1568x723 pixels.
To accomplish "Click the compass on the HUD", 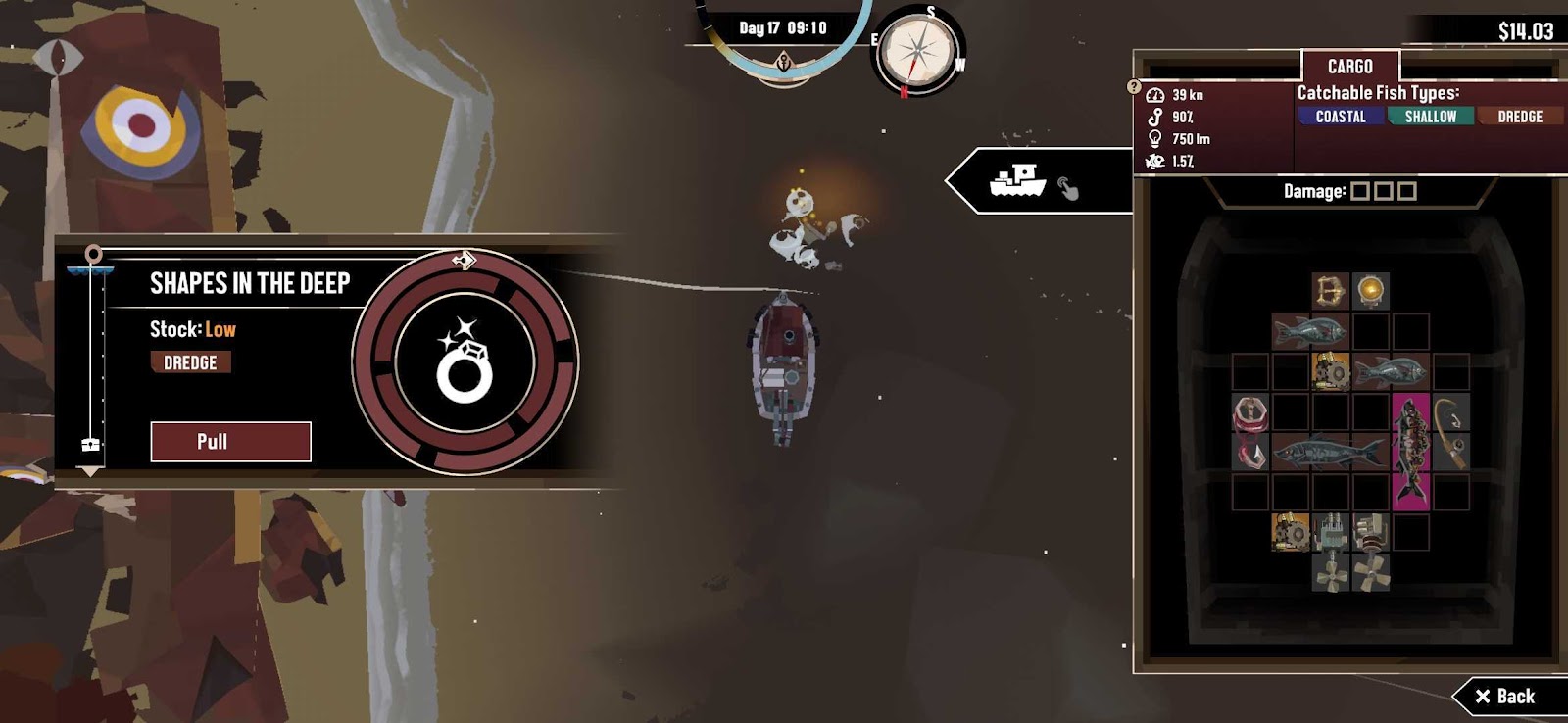I will click(917, 52).
